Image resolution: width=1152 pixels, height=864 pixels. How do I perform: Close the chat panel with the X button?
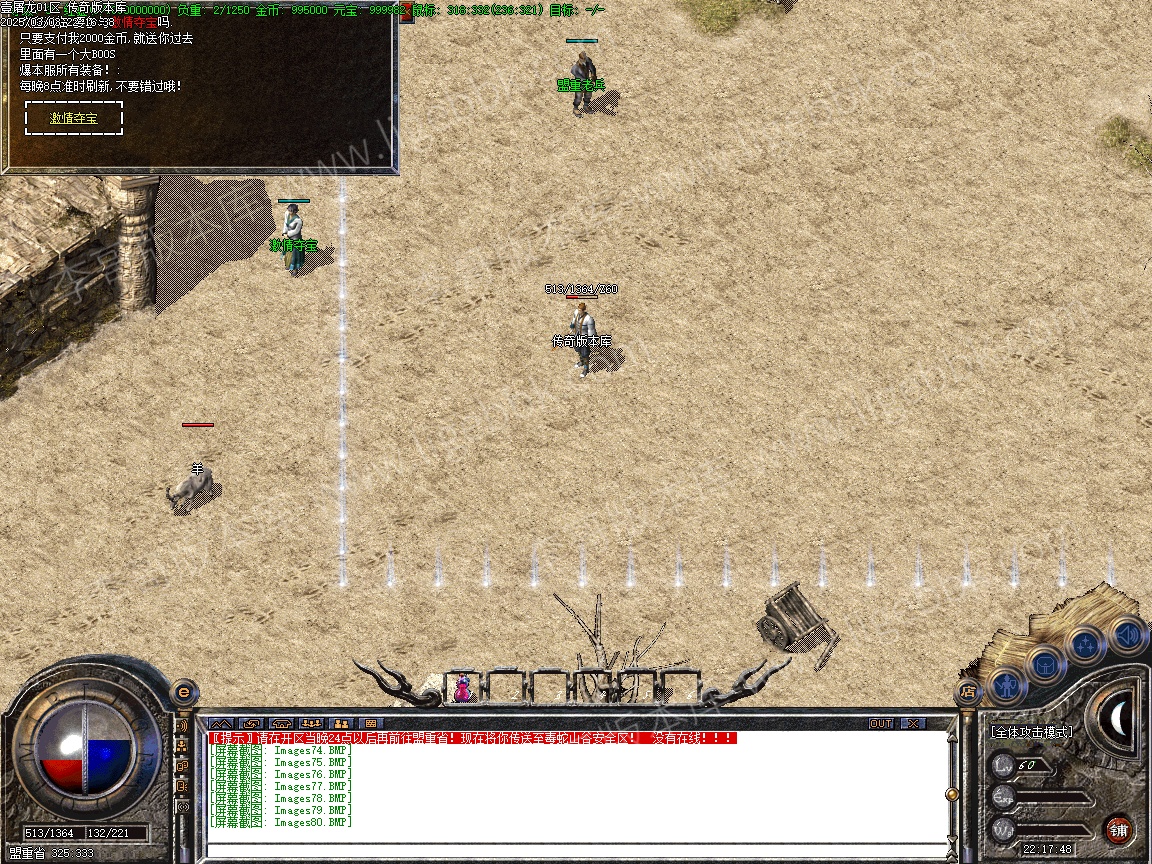pyautogui.click(x=913, y=723)
